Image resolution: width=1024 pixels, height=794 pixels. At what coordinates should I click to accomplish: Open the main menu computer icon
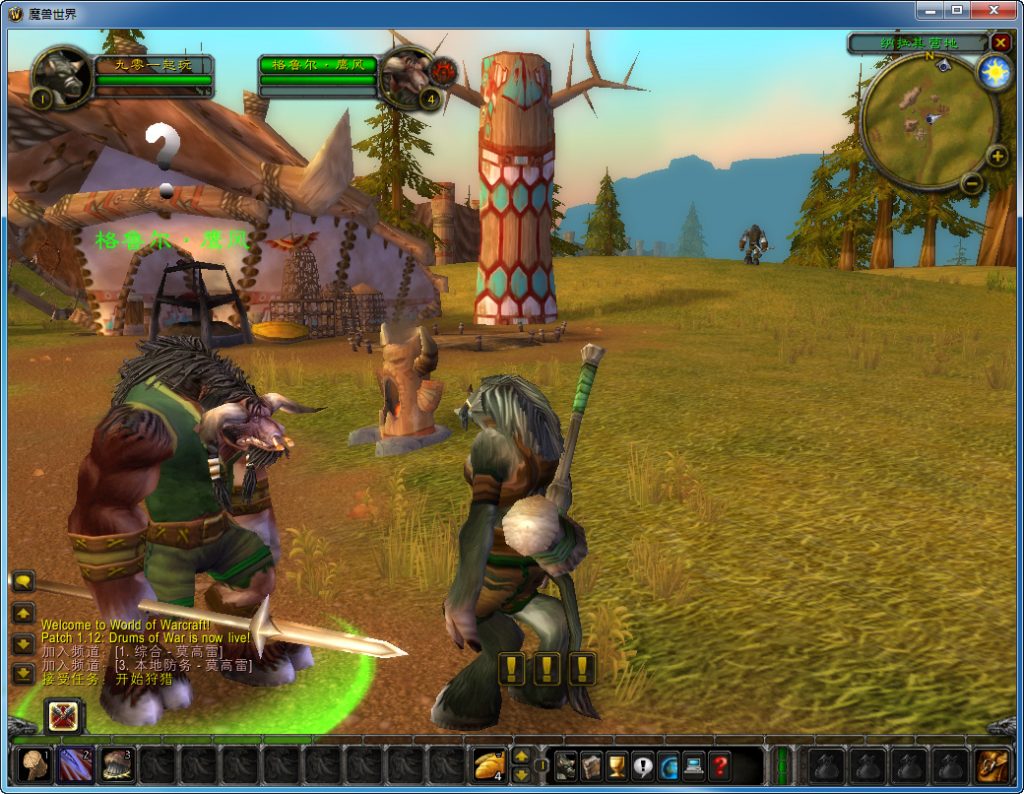(x=693, y=766)
